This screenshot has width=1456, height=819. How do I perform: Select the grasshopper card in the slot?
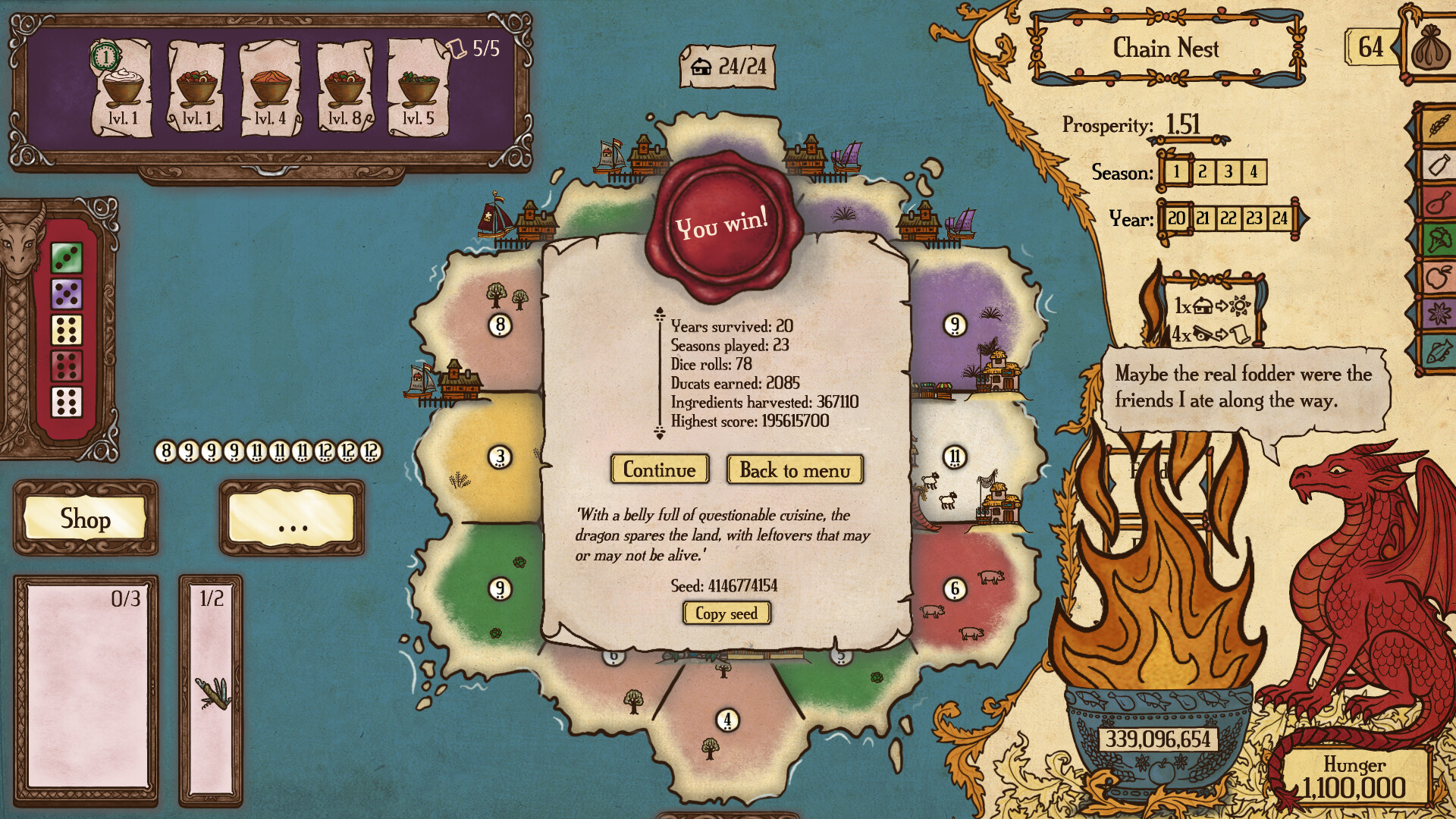(212, 692)
